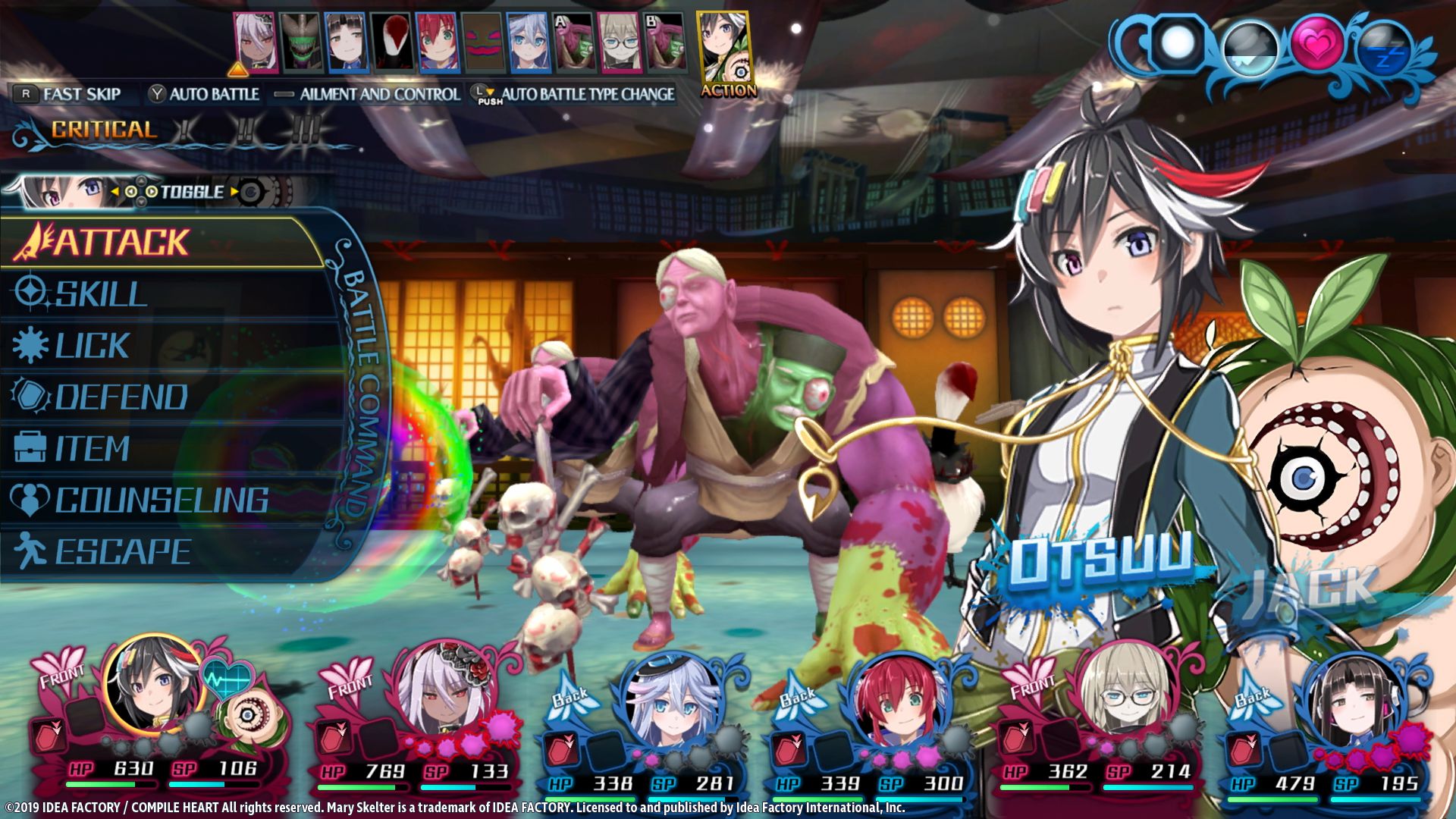Image resolution: width=1456 pixels, height=819 pixels.
Task: Click the first turn-order portrait with the arrow
Action: pyautogui.click(x=256, y=42)
